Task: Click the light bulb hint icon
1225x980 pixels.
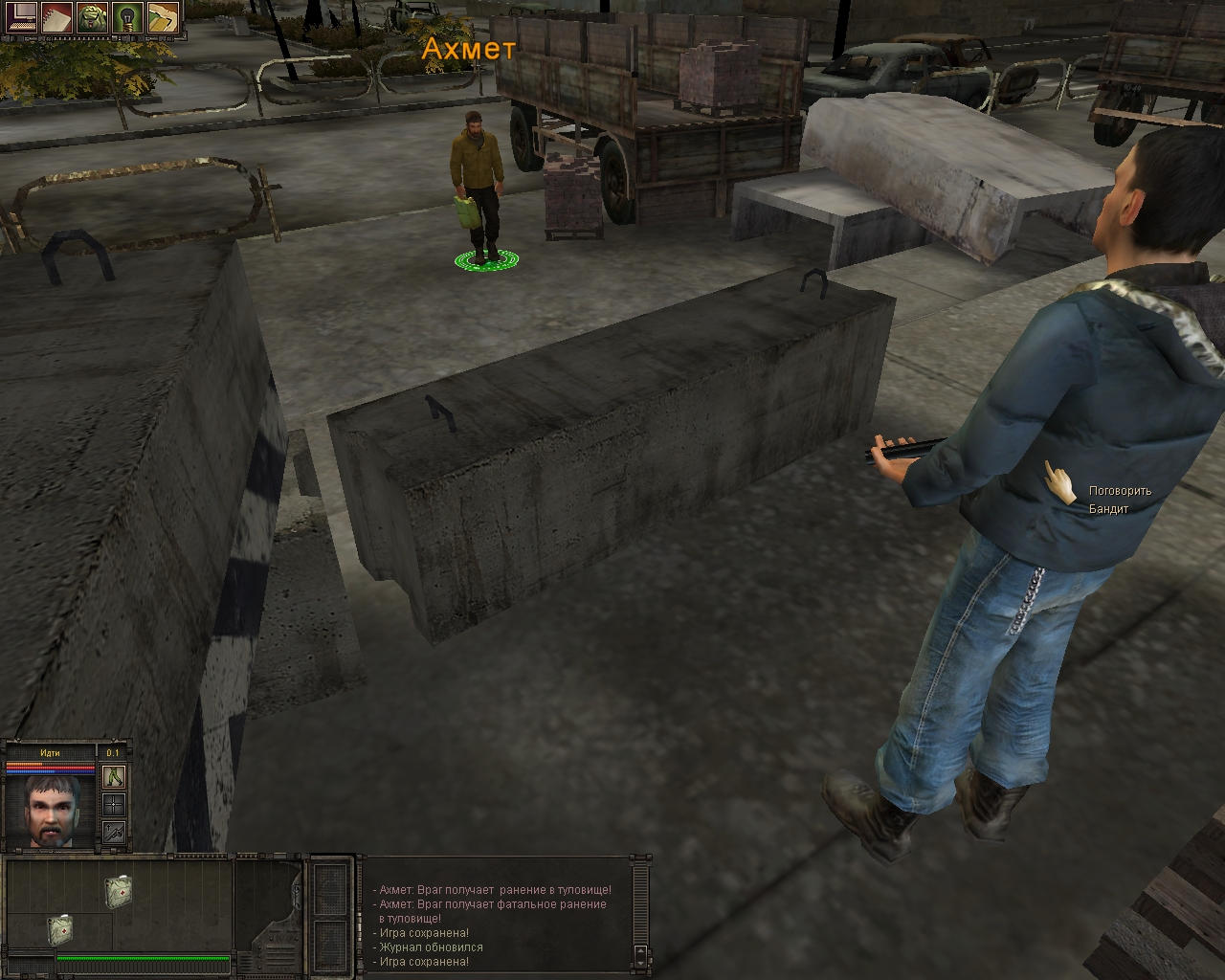Action: pyautogui.click(x=126, y=16)
